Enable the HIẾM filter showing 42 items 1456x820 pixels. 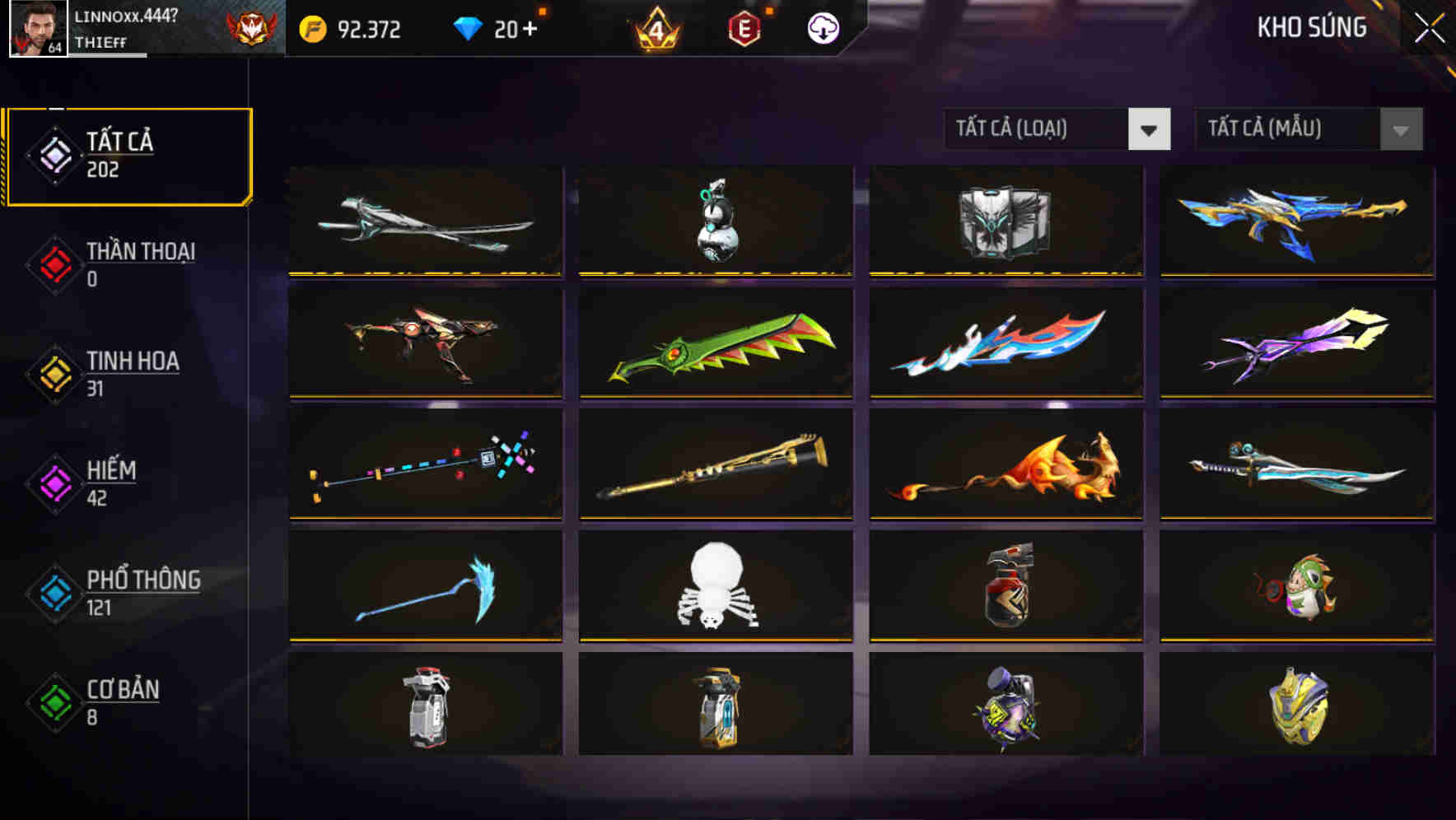pos(111,482)
